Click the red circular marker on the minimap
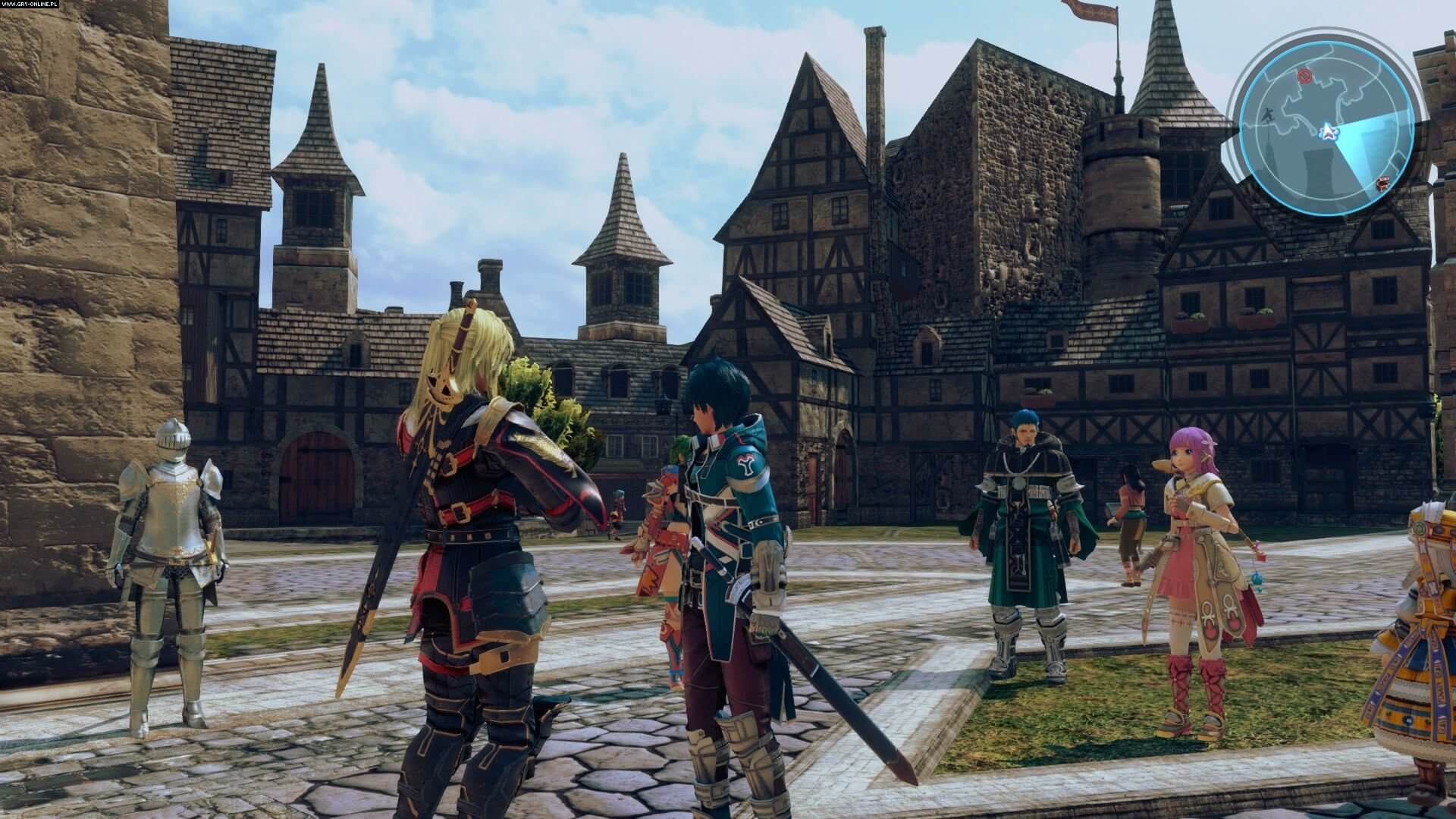The height and width of the screenshot is (819, 1456). click(1305, 74)
